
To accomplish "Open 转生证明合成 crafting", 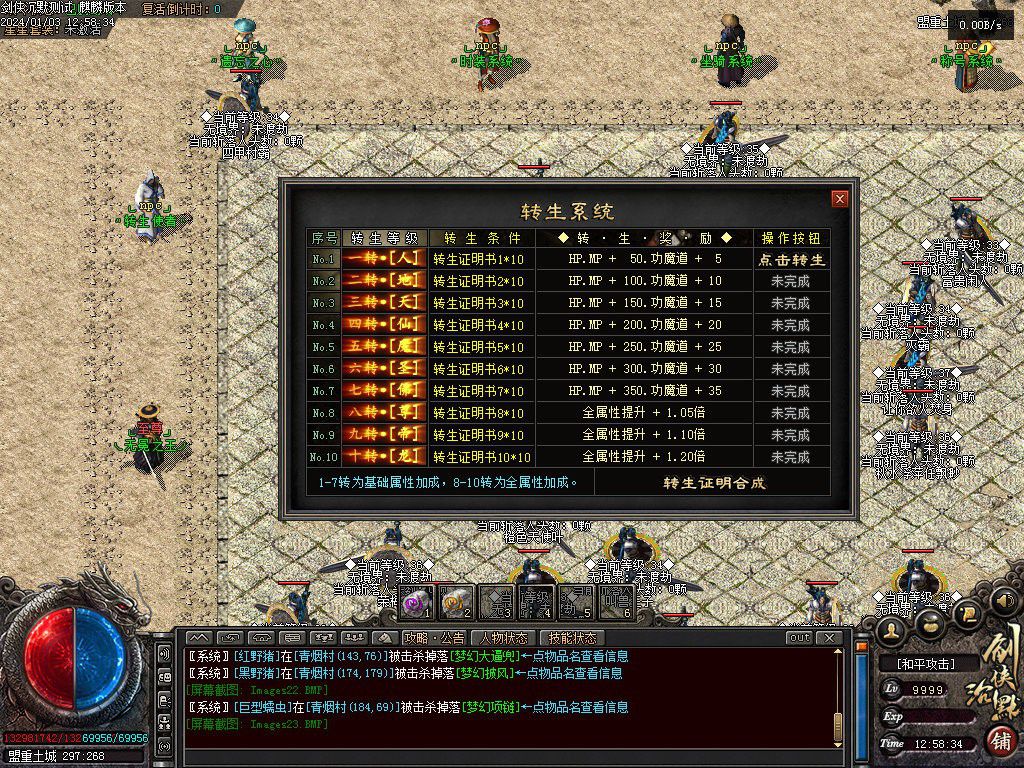I will tap(714, 483).
